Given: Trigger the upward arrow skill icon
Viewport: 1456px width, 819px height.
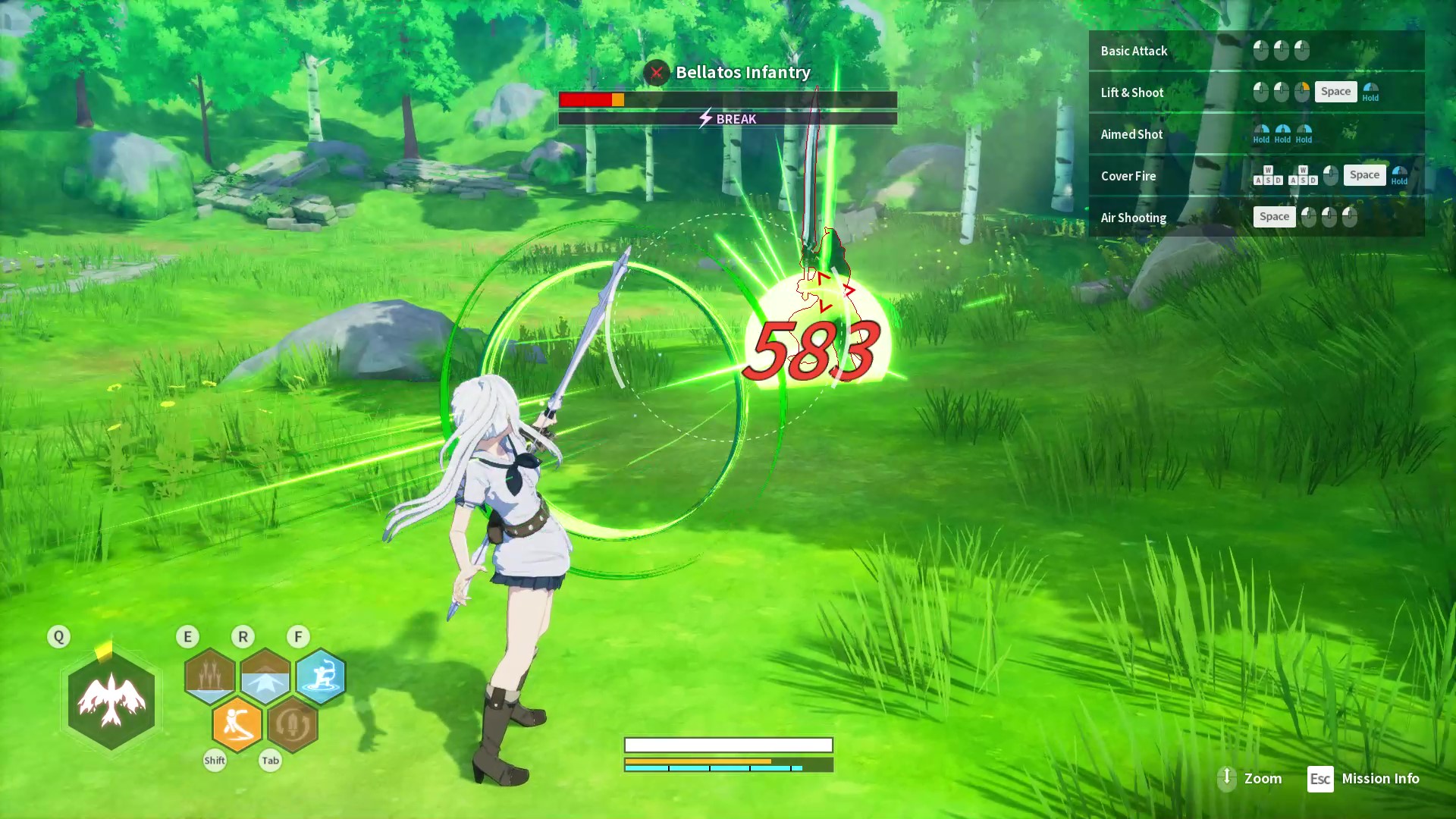Looking at the screenshot, I should 265,676.
